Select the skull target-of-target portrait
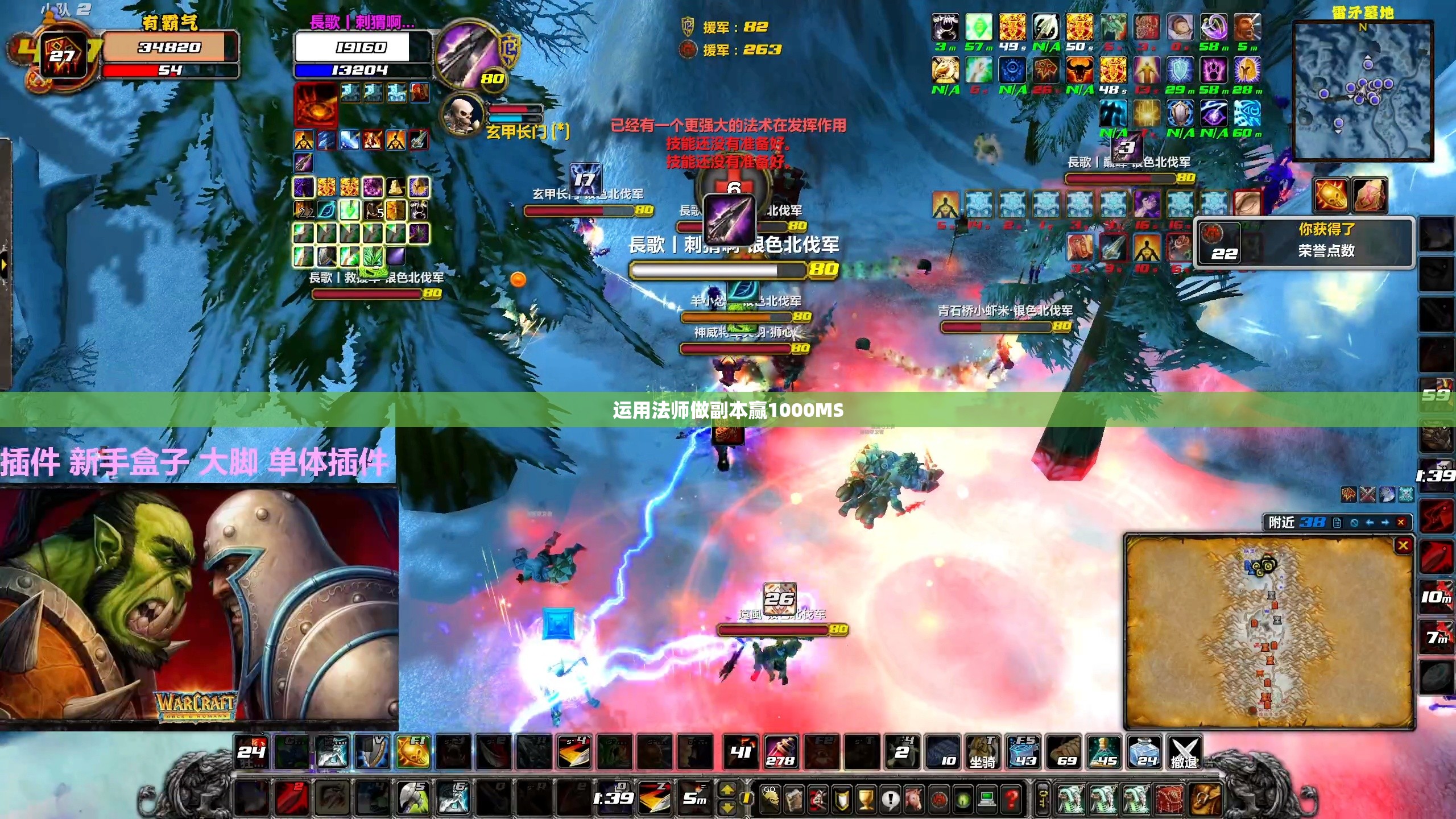The width and height of the screenshot is (1456, 819). 462,114
